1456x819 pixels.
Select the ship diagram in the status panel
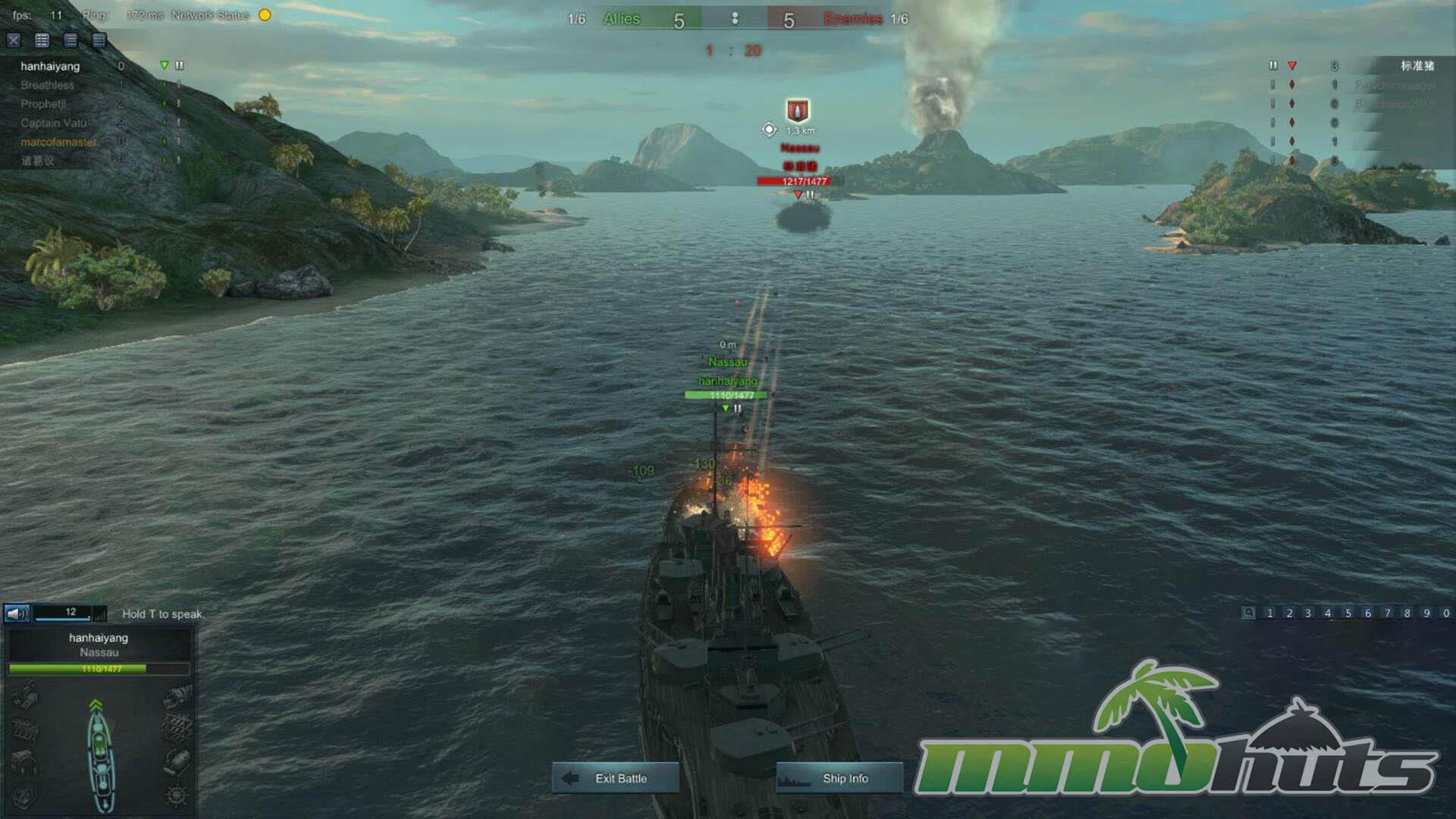tap(100, 755)
